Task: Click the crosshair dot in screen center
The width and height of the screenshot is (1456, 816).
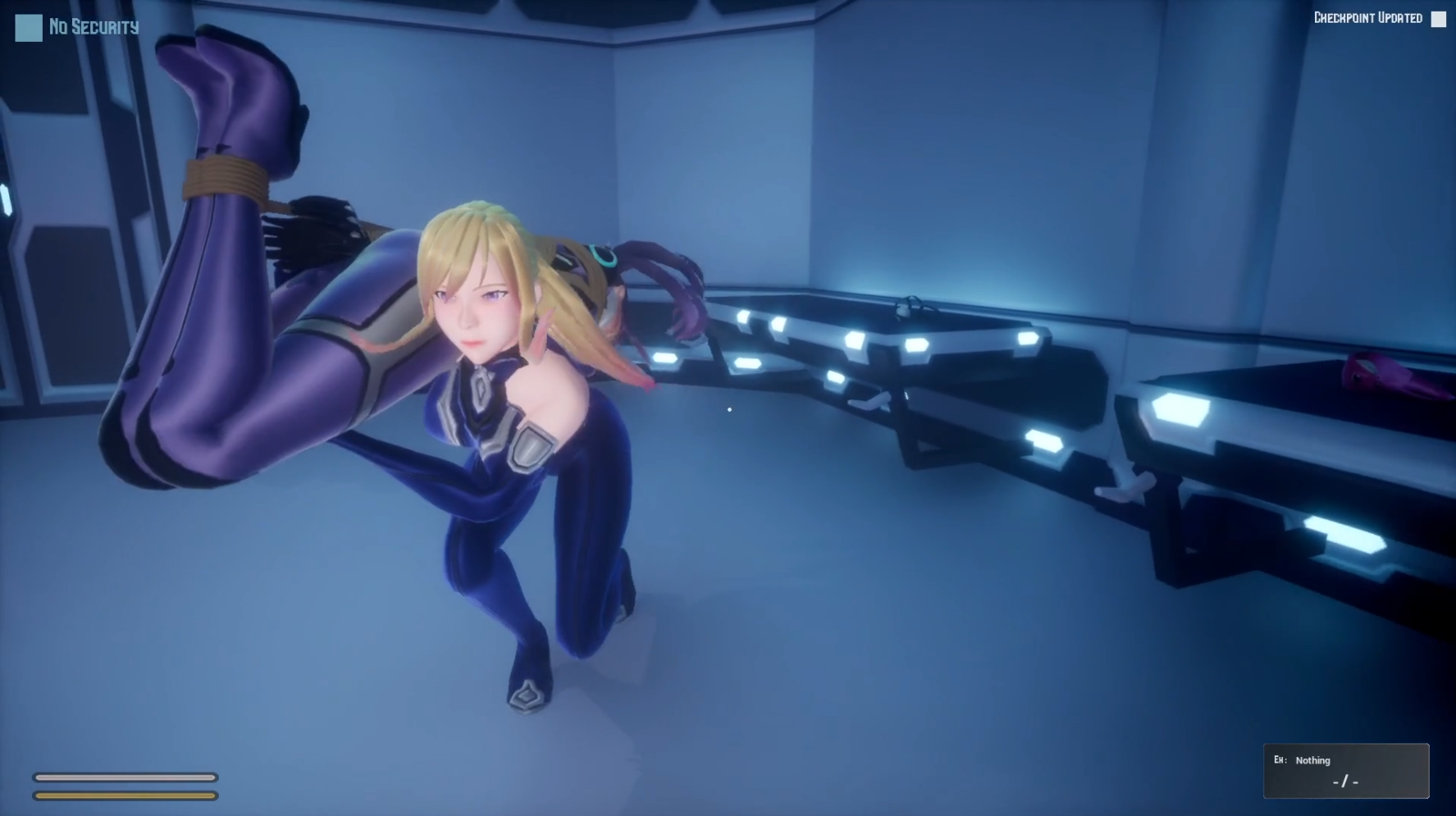Action: (x=728, y=408)
